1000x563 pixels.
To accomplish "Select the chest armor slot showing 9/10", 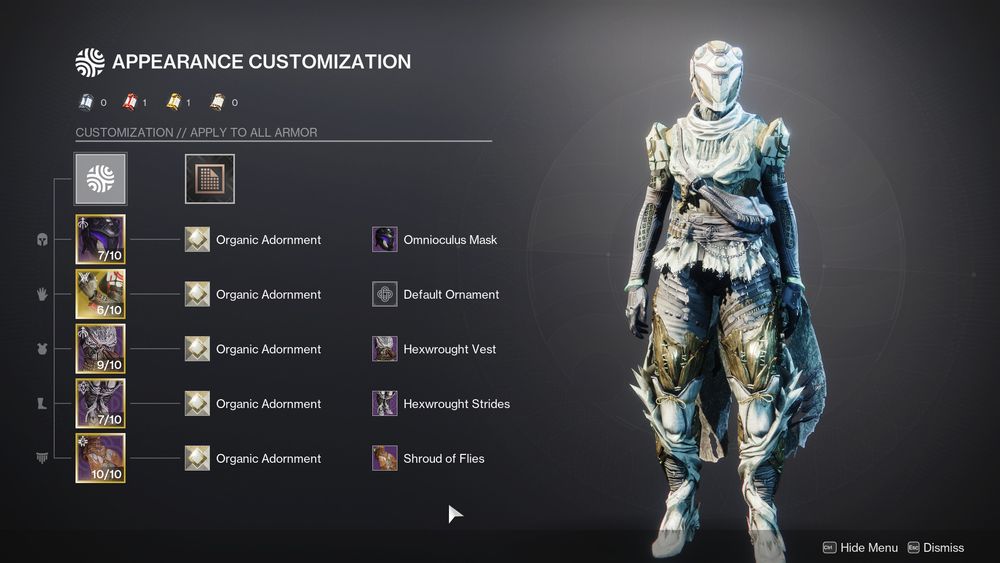I will [100, 349].
